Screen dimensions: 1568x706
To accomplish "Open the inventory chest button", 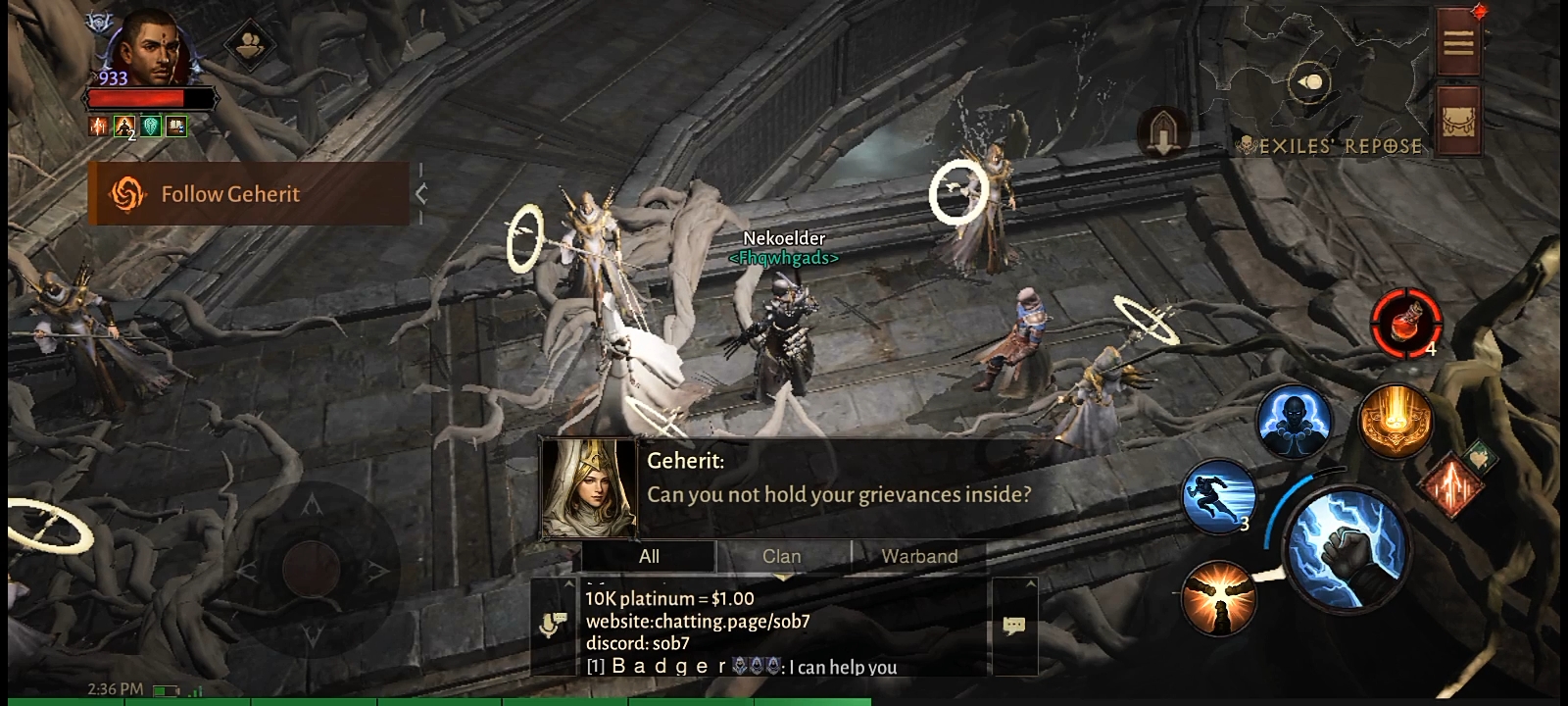I will [1458, 122].
